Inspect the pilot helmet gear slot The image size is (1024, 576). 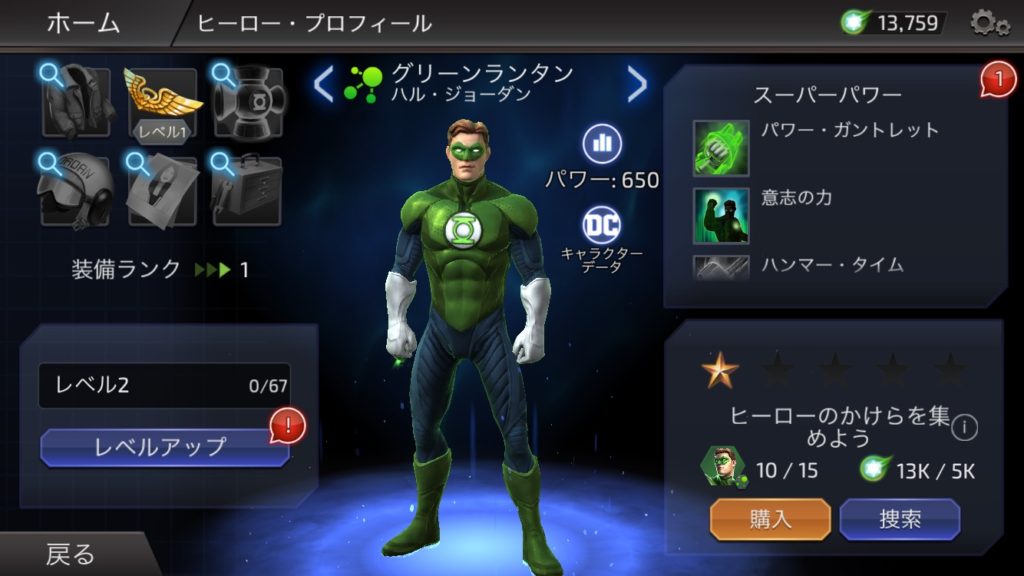tap(76, 189)
